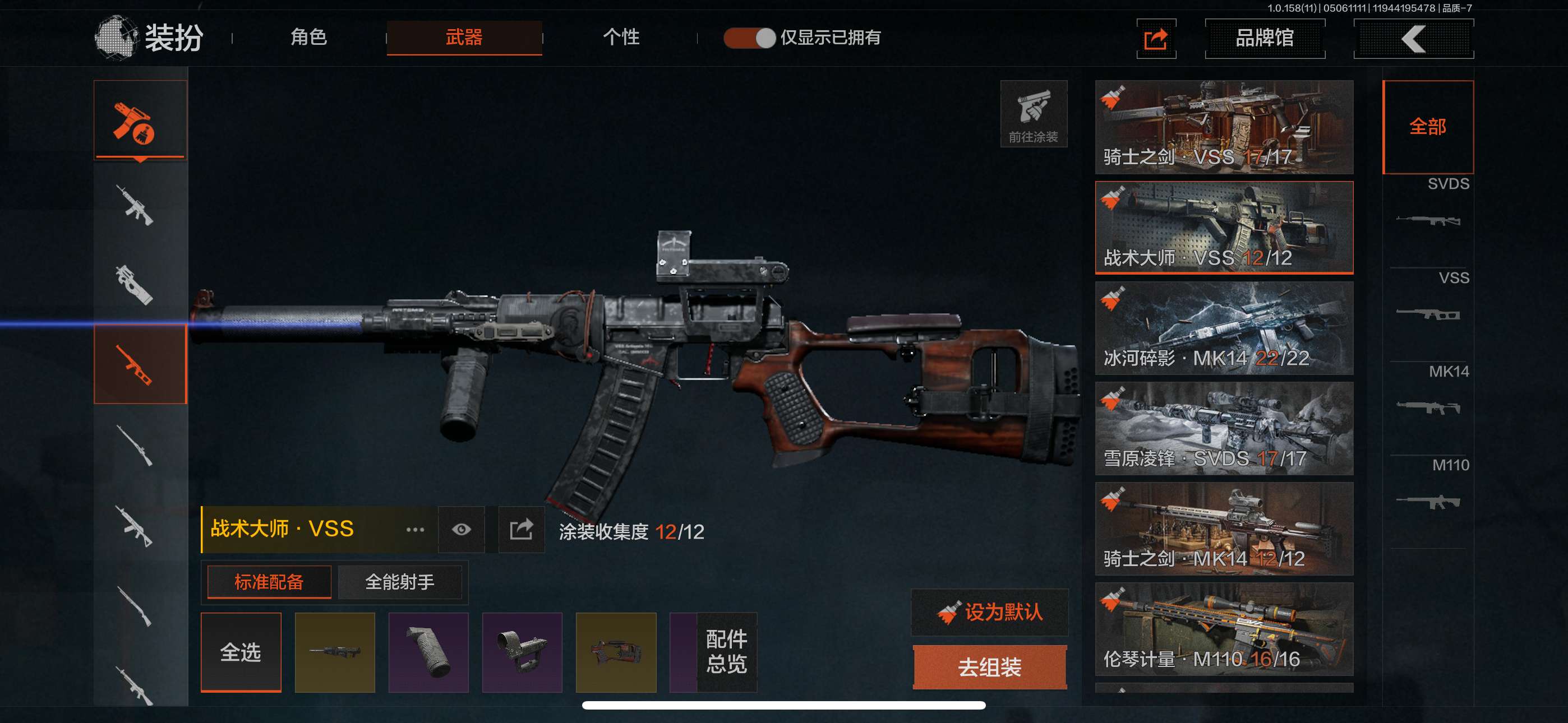This screenshot has height=723, width=1568.
Task: Filter weapons by 全部
Action: tap(1427, 127)
